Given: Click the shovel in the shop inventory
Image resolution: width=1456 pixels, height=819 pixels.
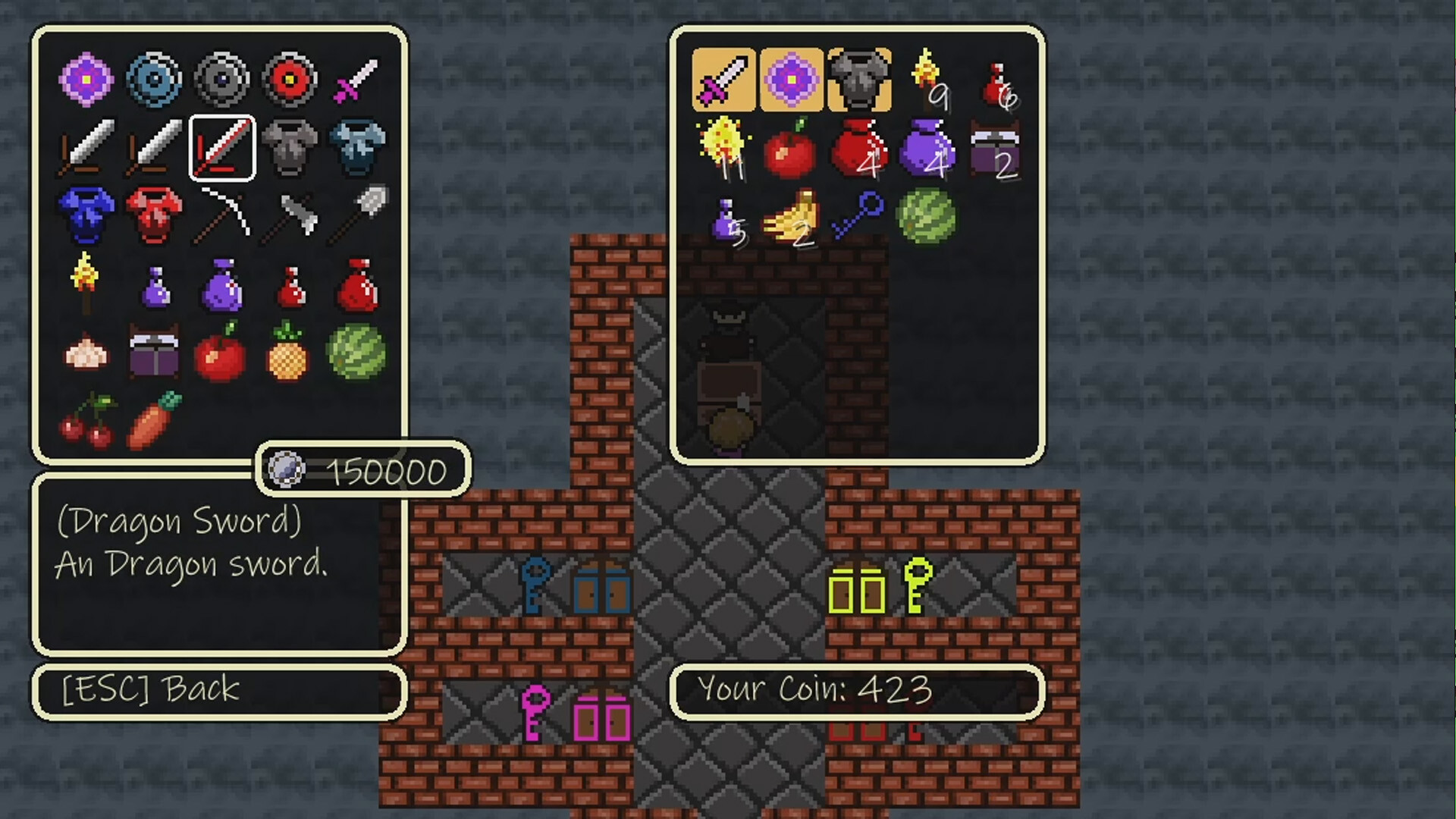Looking at the screenshot, I should click(x=358, y=215).
